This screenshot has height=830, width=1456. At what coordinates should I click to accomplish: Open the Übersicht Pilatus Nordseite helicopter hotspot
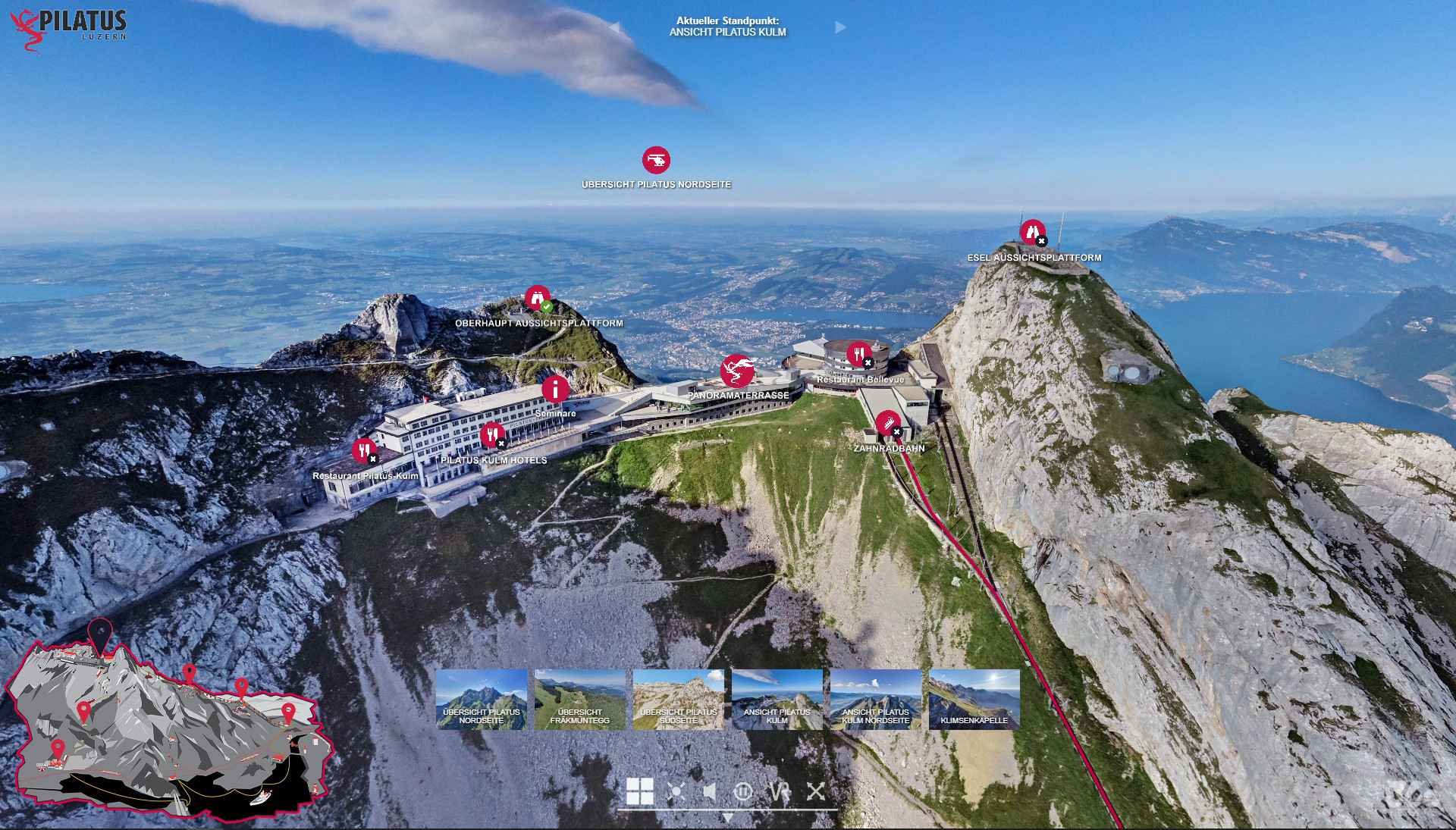[x=656, y=160]
